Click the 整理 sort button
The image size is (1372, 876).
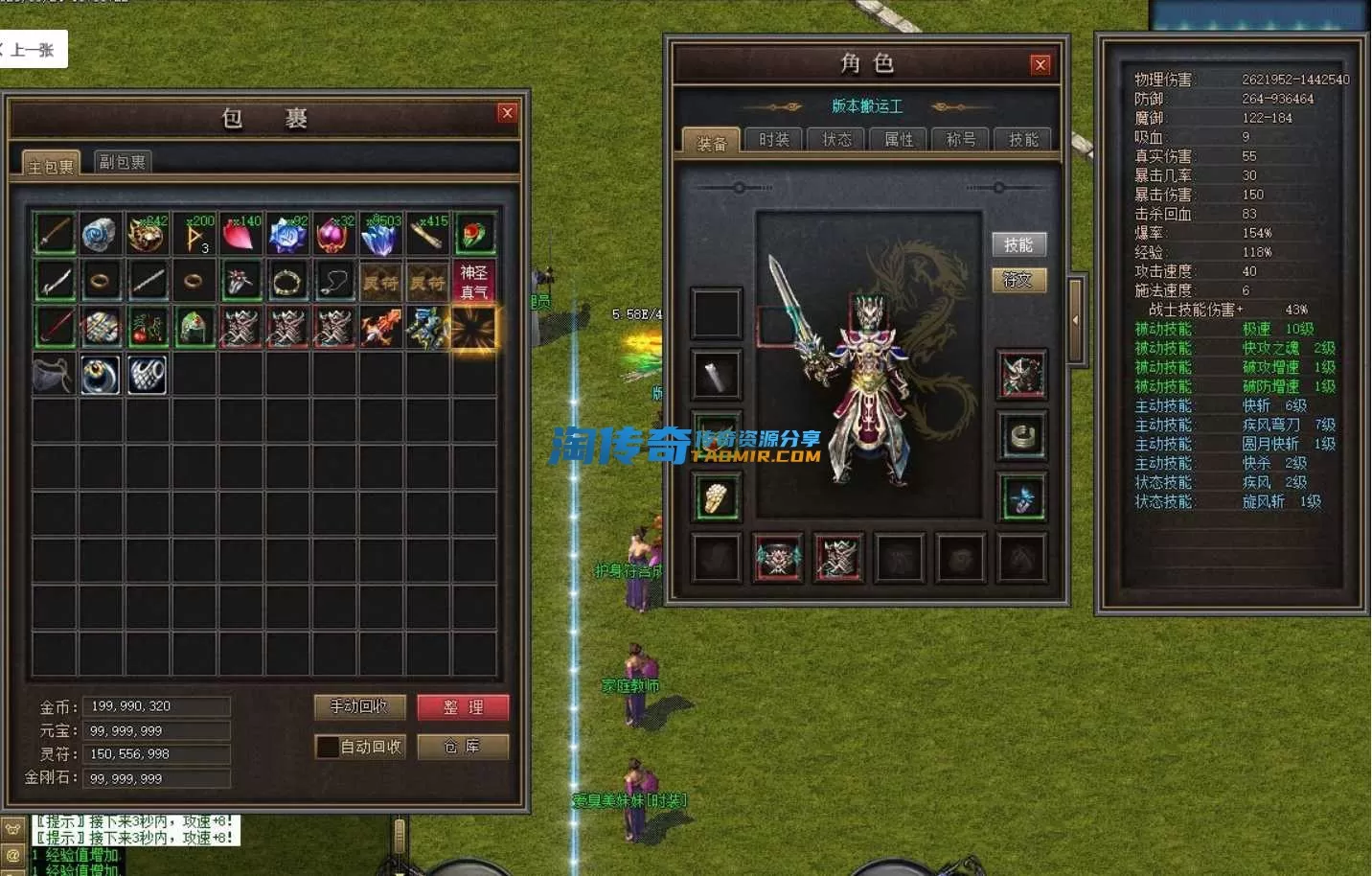pyautogui.click(x=463, y=707)
